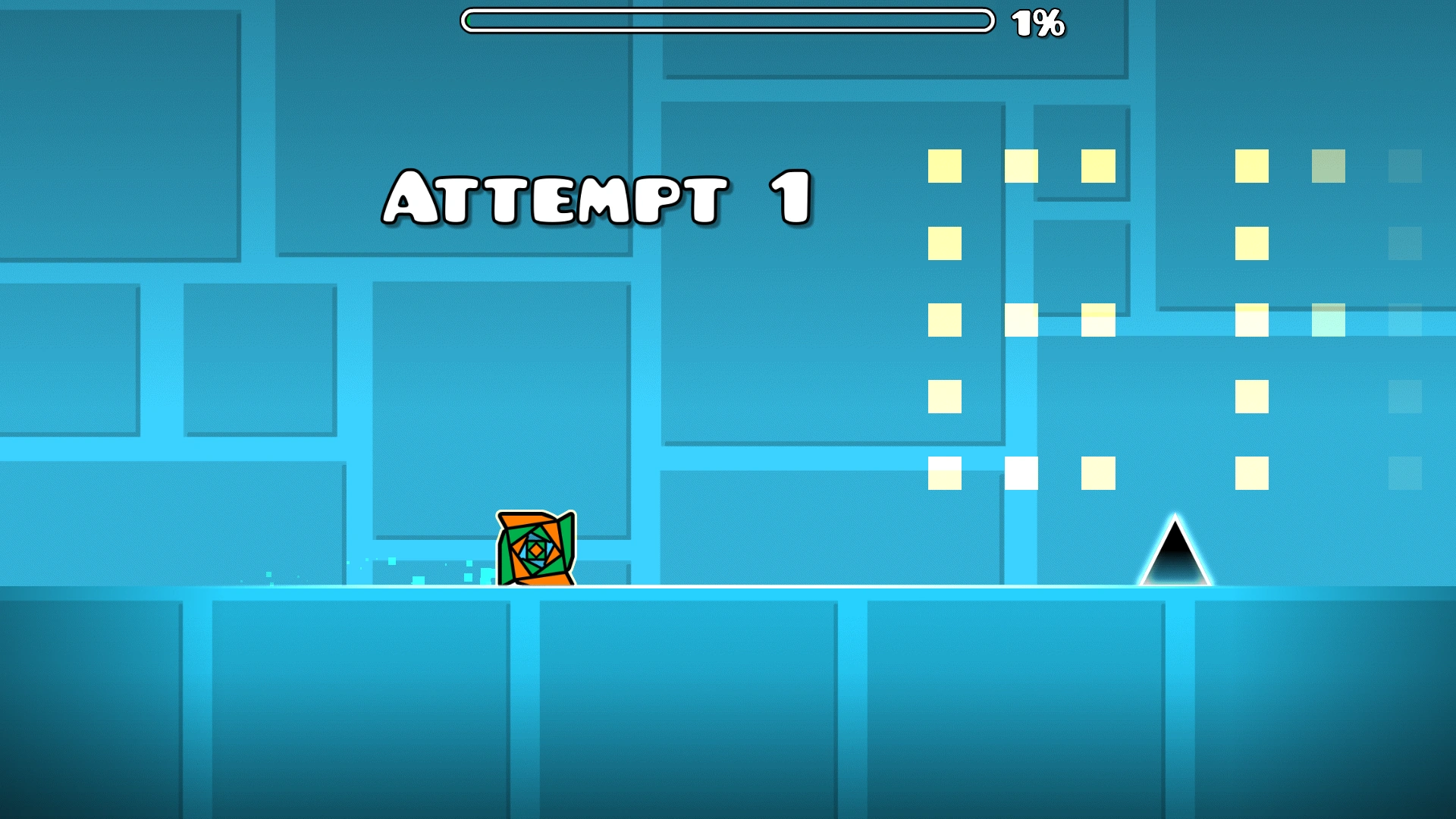
Task: Click the lowest yellow square in the left column
Action: coord(944,472)
